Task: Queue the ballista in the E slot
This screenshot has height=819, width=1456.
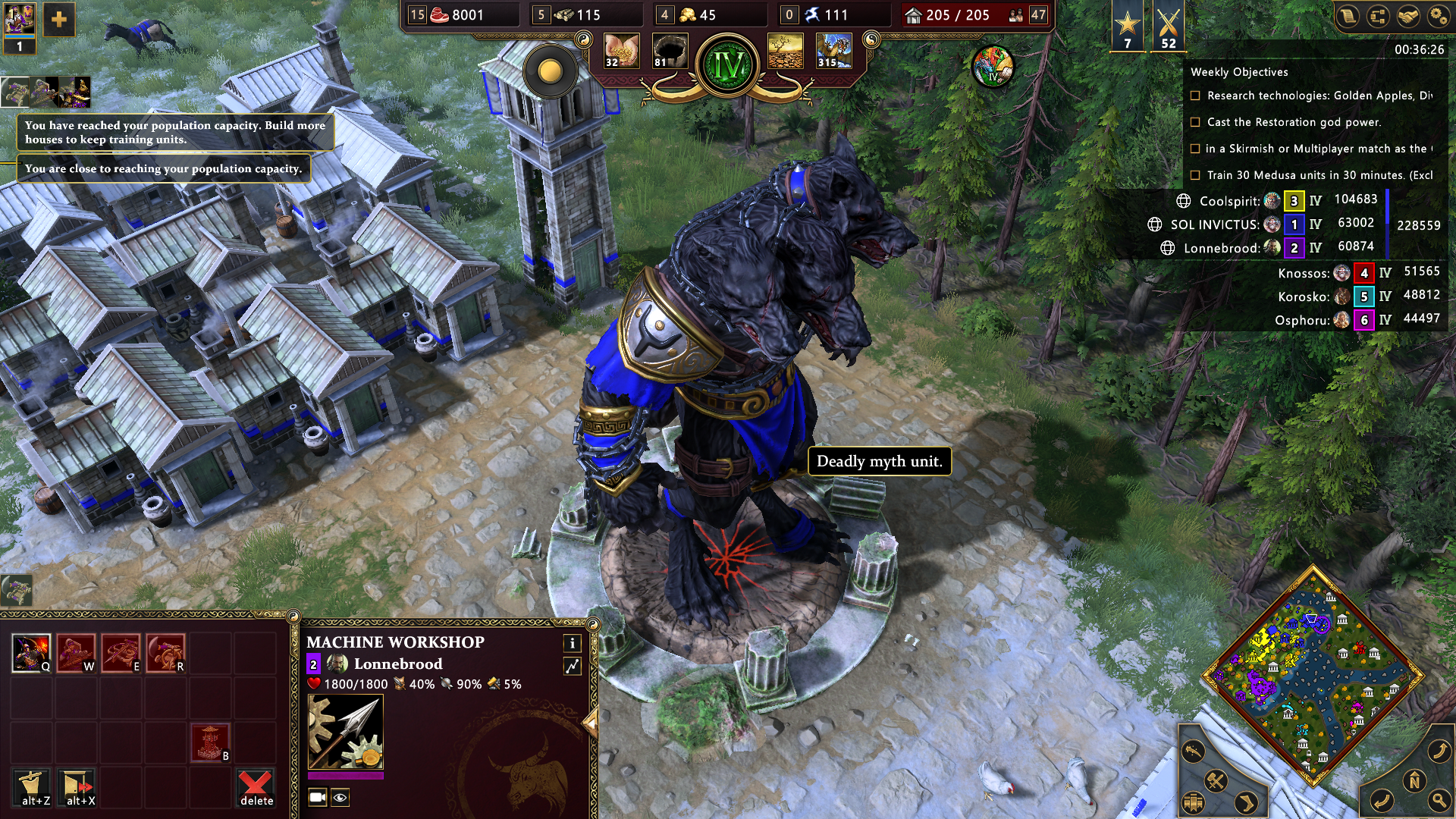Action: 121,653
